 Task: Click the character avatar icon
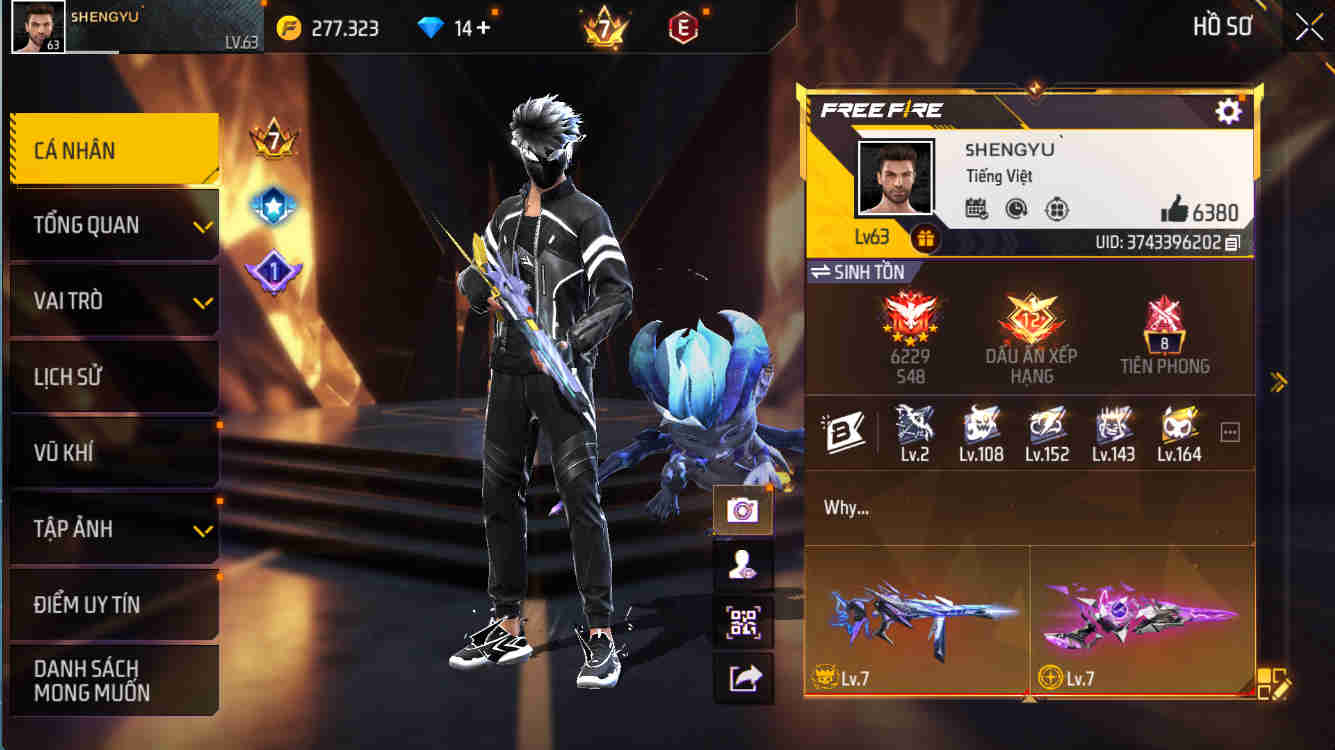pos(744,564)
